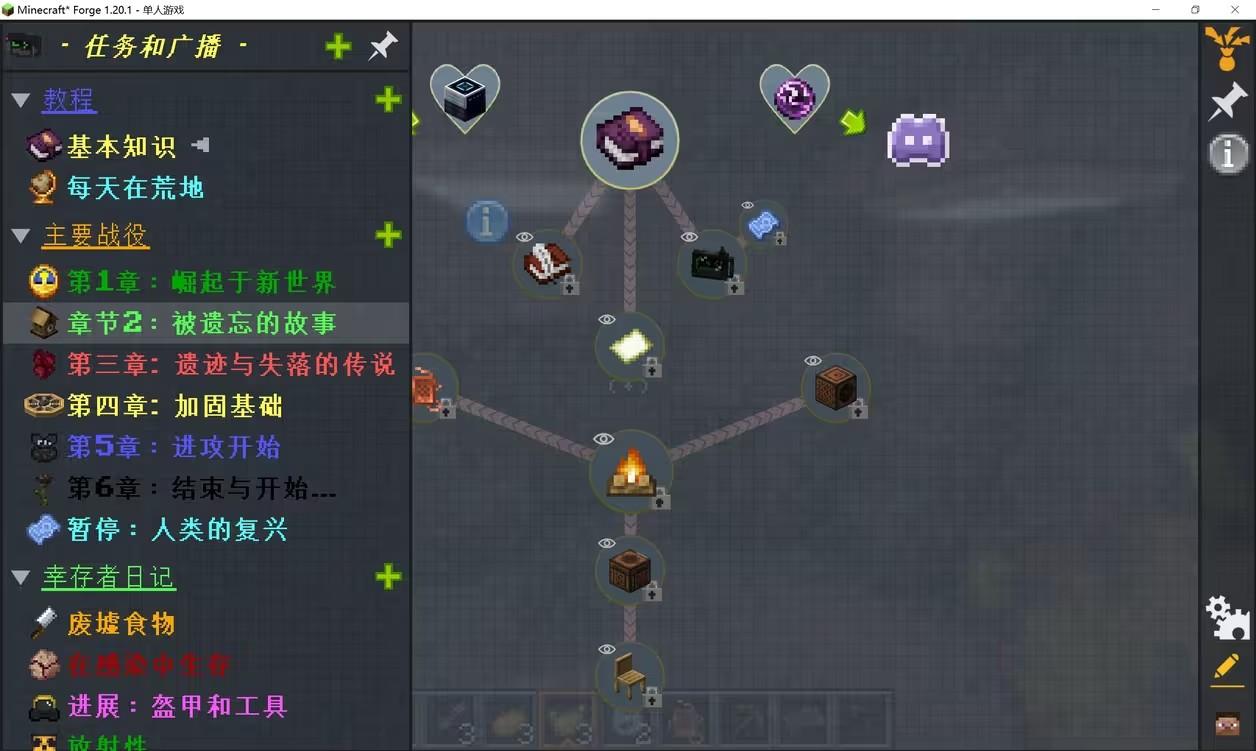1256x751 pixels.
Task: Select 章节2：被遗忘的故事 chapter
Action: [x=201, y=323]
